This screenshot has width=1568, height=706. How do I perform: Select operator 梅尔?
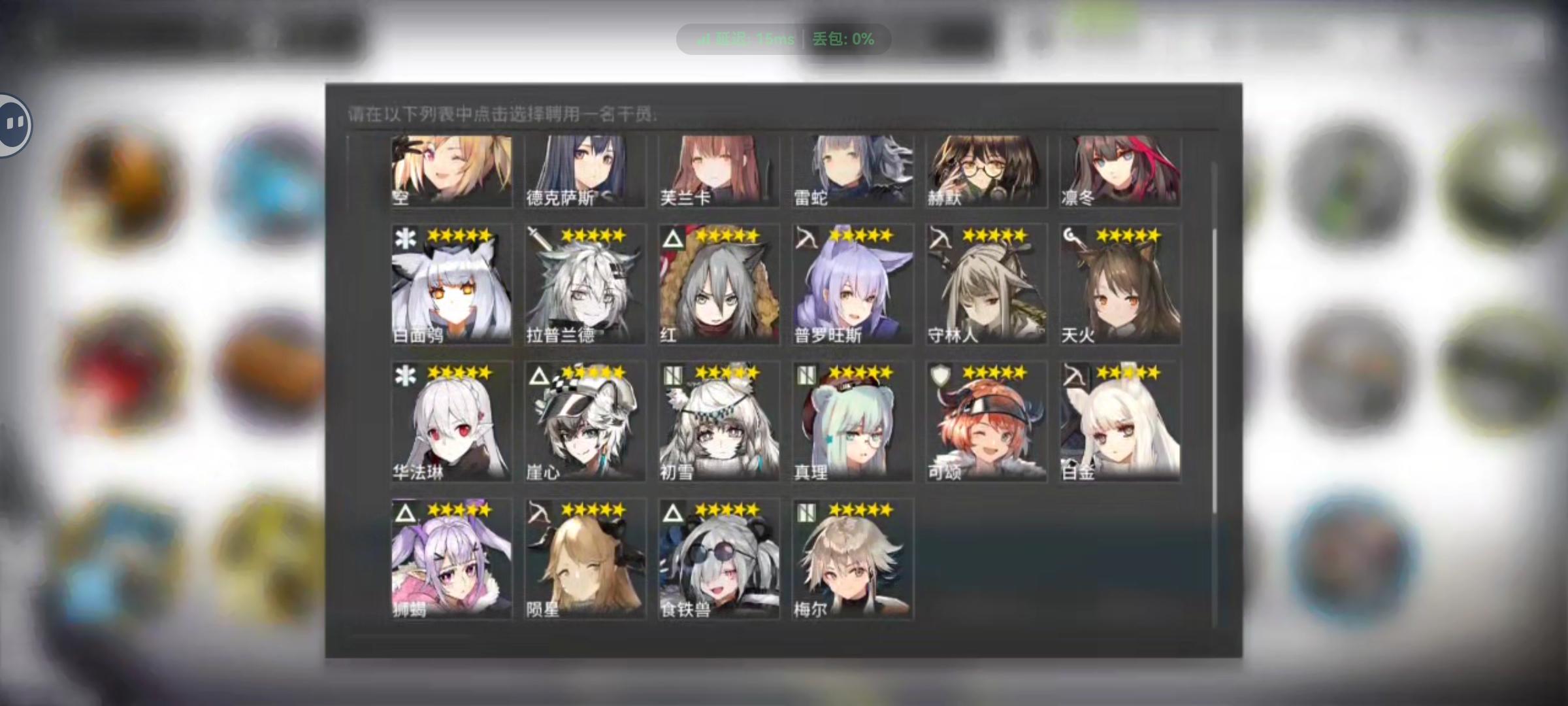pos(853,559)
